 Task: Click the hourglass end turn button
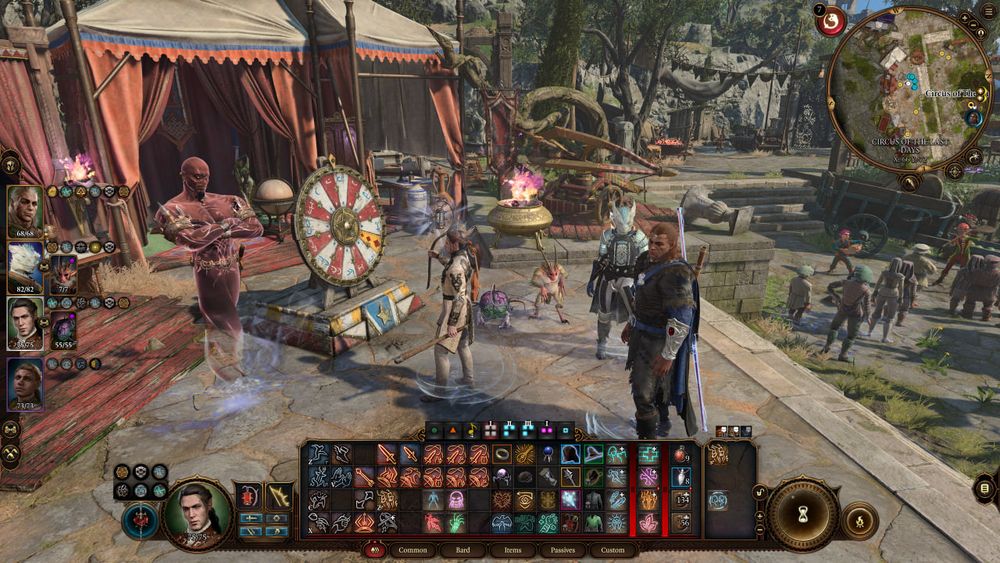[x=803, y=515]
